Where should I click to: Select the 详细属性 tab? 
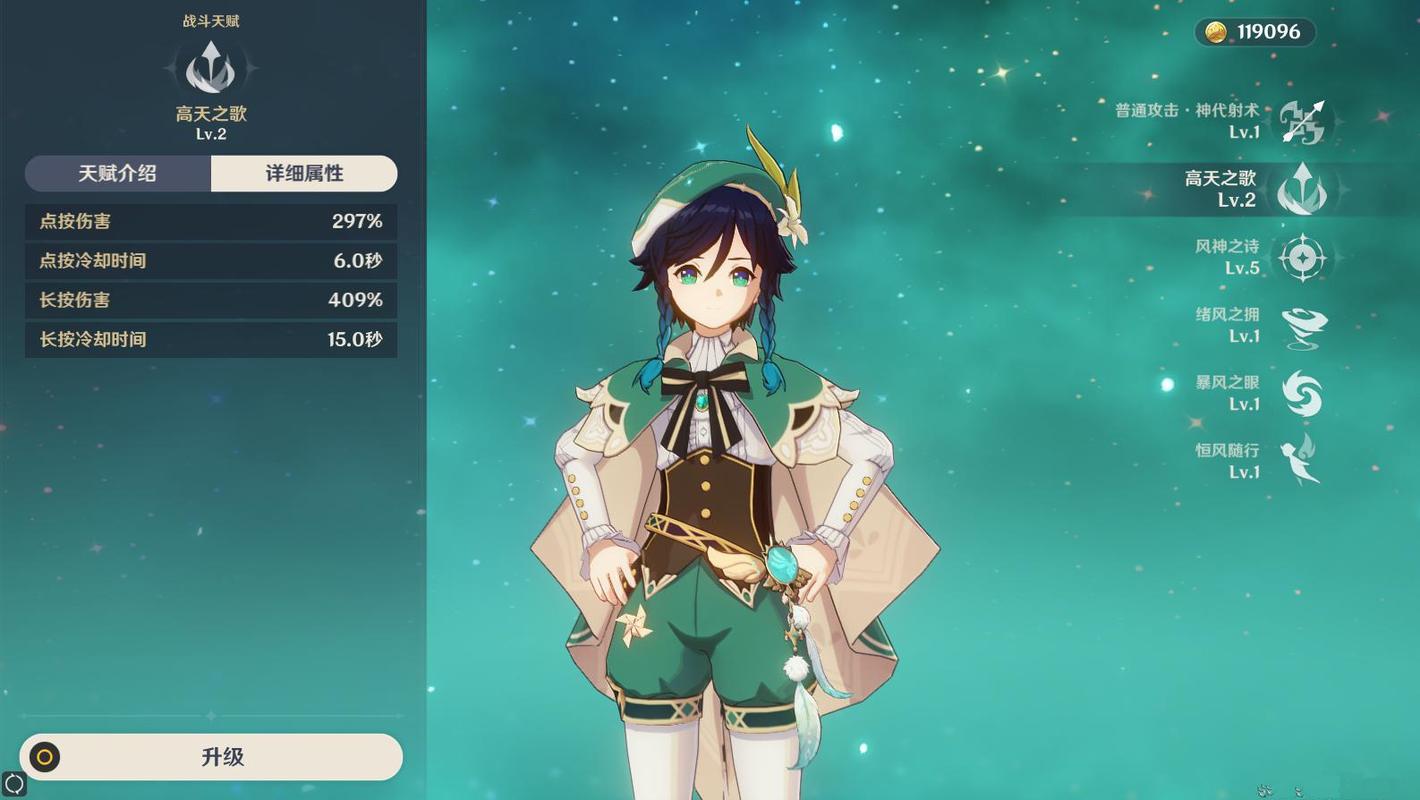304,173
